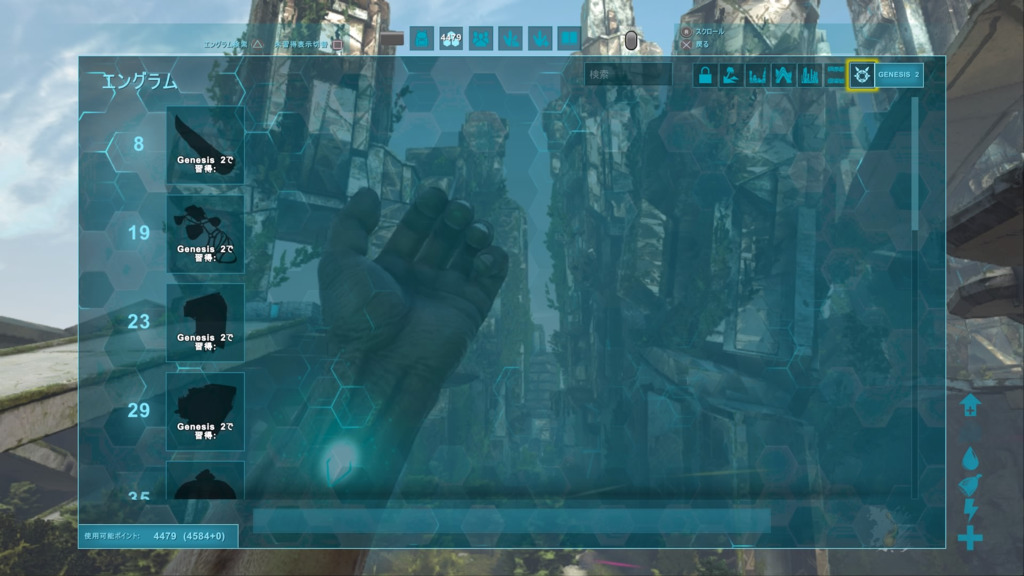1024x576 pixels.
Task: Choose the palm tree island map filter
Action: (731, 75)
